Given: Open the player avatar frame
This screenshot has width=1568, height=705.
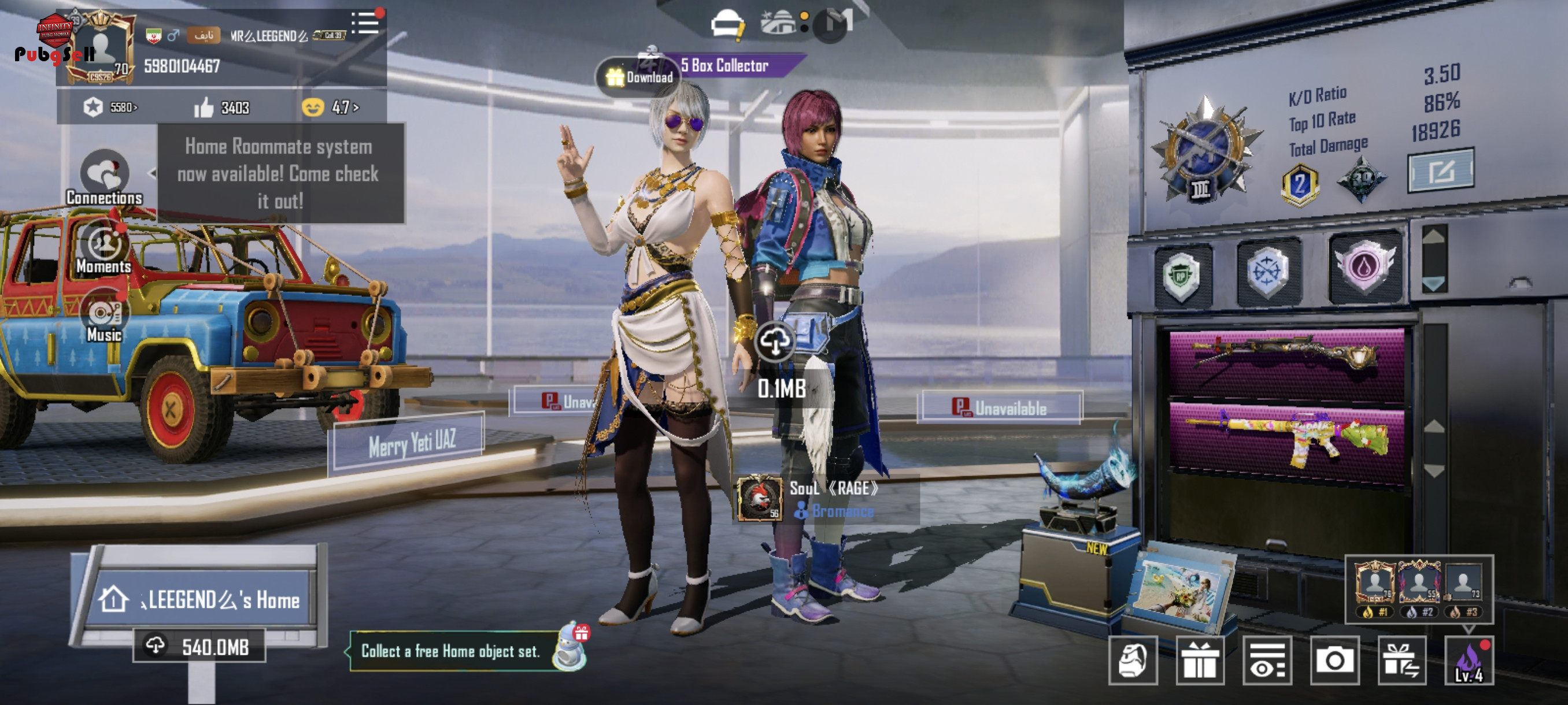Looking at the screenshot, I should [101, 47].
